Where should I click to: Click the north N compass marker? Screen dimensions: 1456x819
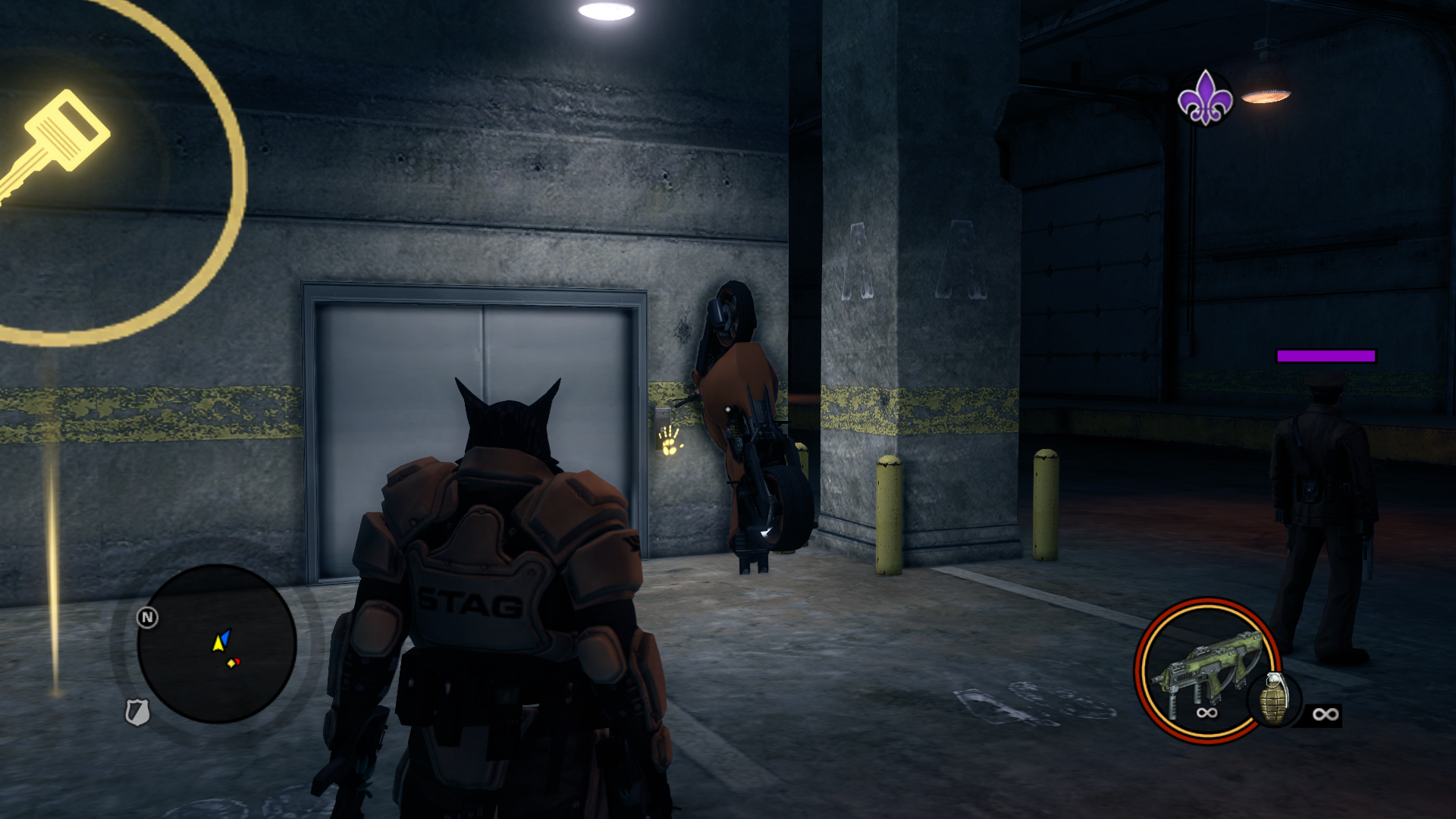pyautogui.click(x=147, y=617)
